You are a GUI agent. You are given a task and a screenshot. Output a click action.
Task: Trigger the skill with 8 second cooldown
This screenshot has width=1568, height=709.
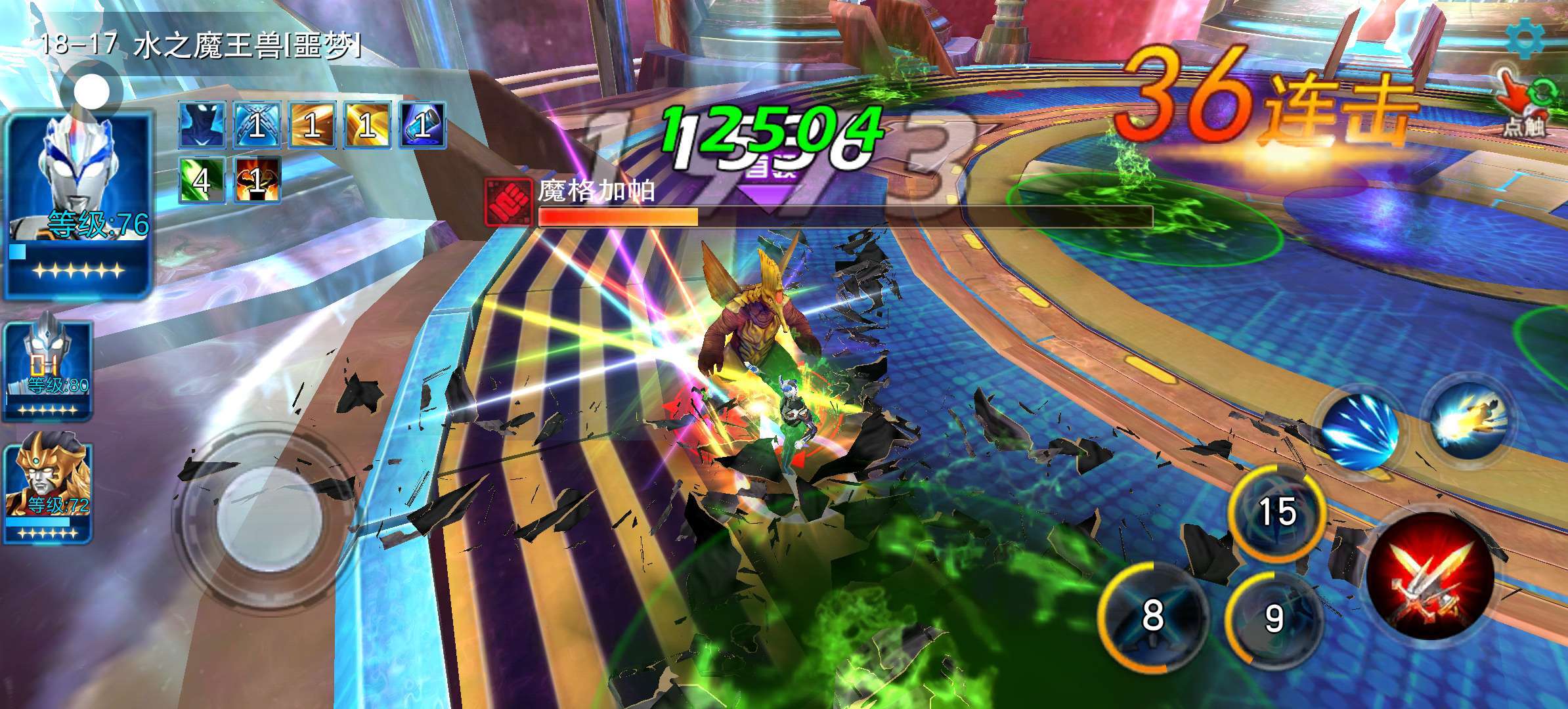[x=1153, y=615]
